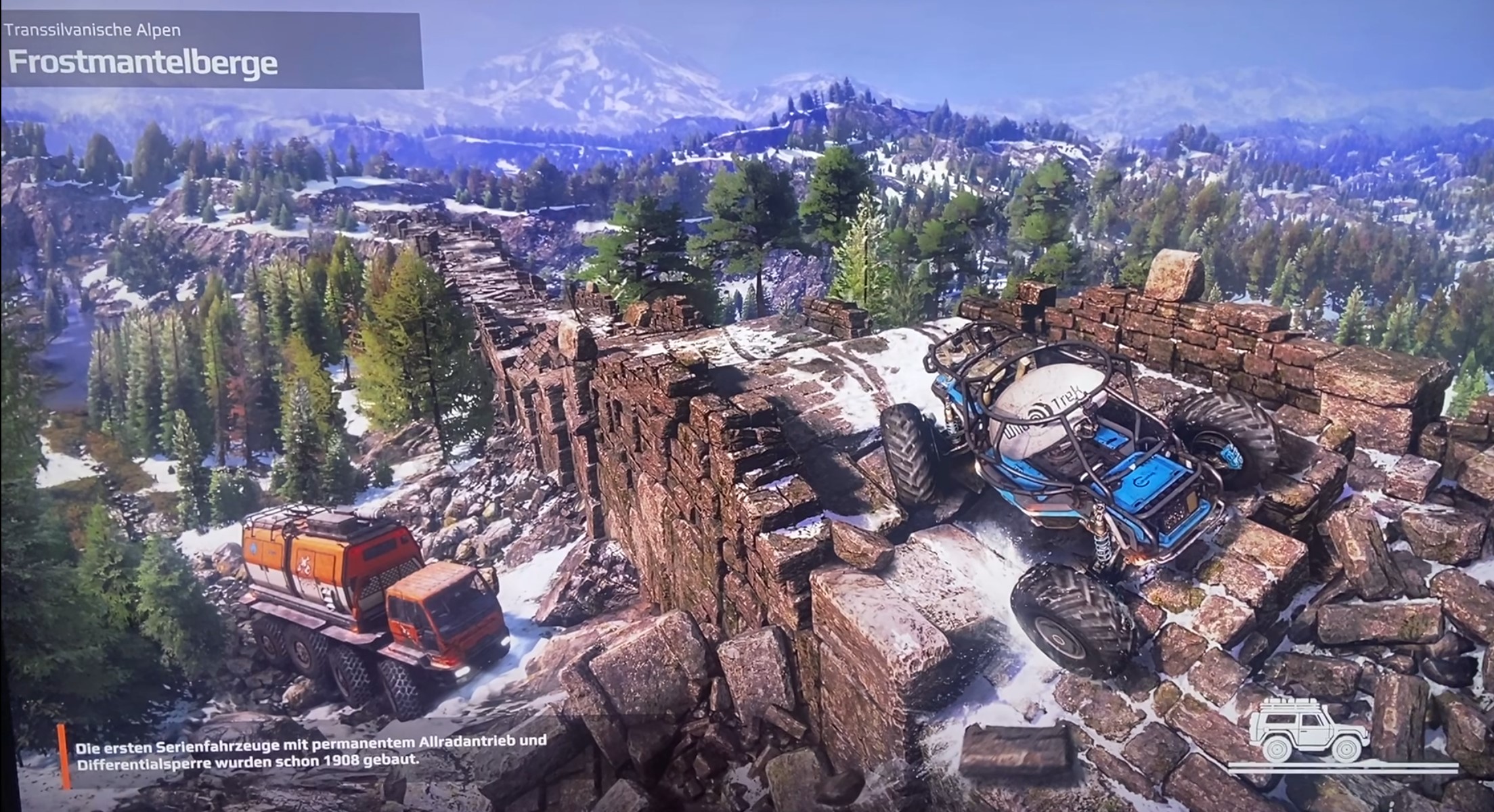
Task: Click the white off-road SUV loading icon
Action: (1311, 730)
